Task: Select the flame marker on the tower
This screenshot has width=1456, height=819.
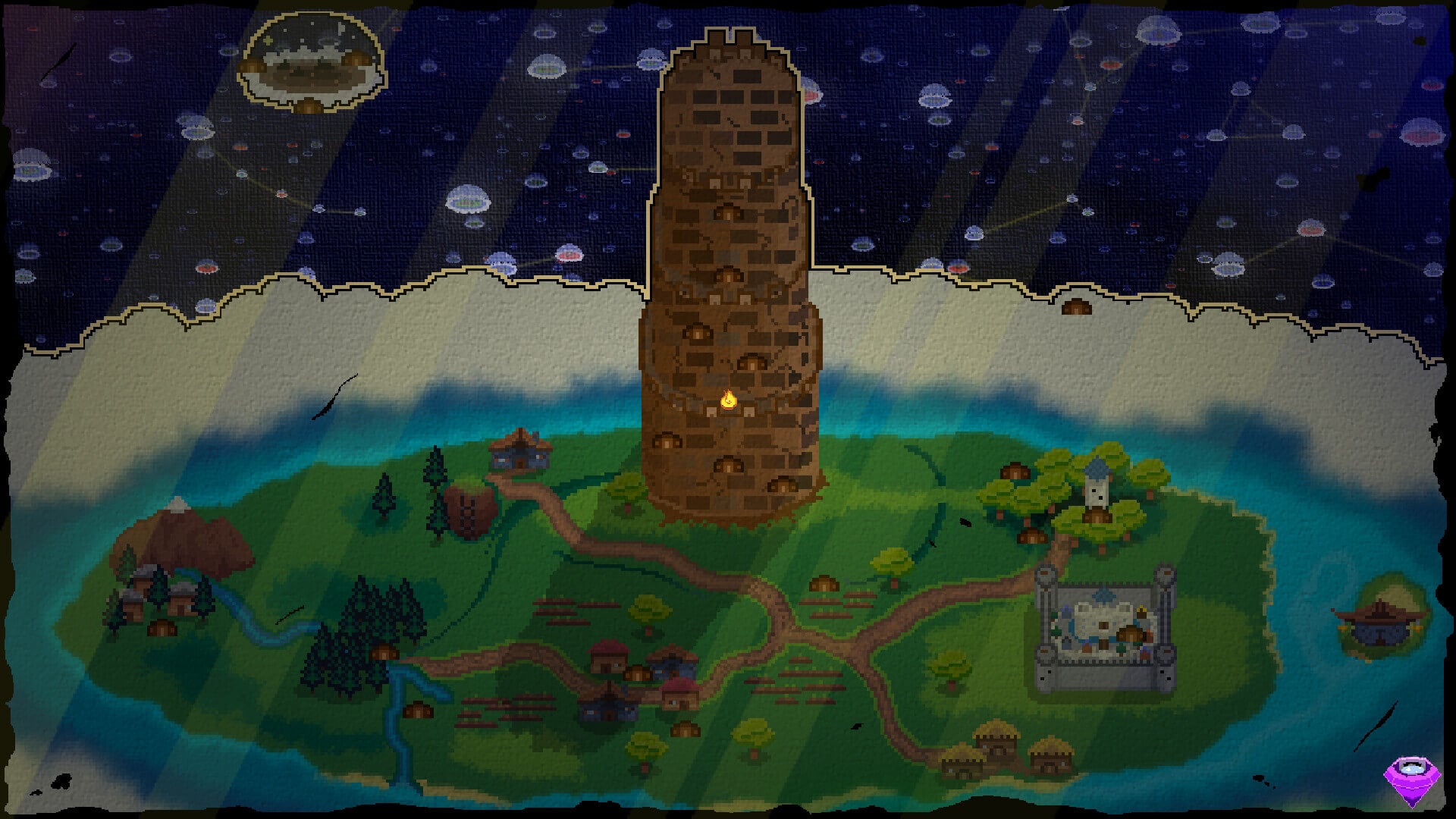Action: click(727, 399)
